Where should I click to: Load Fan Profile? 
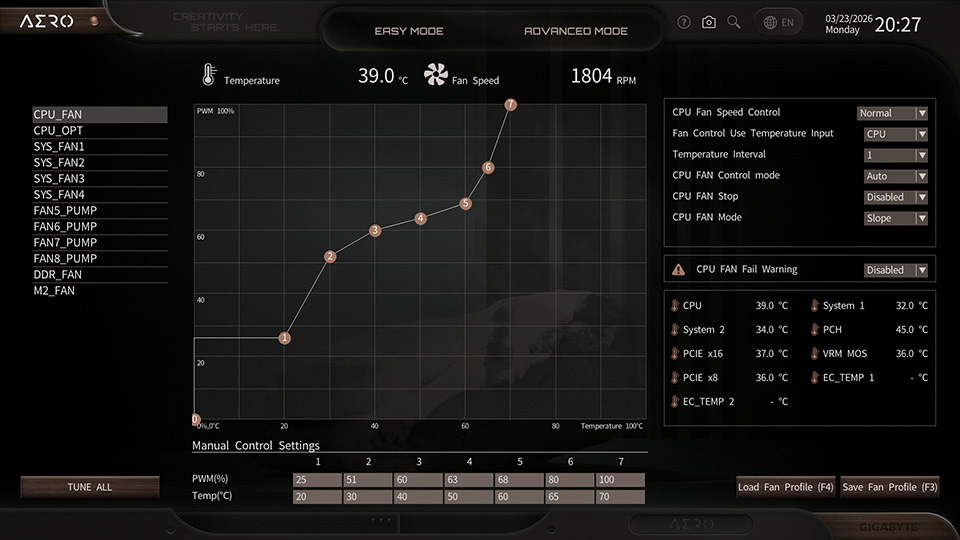[x=785, y=487]
